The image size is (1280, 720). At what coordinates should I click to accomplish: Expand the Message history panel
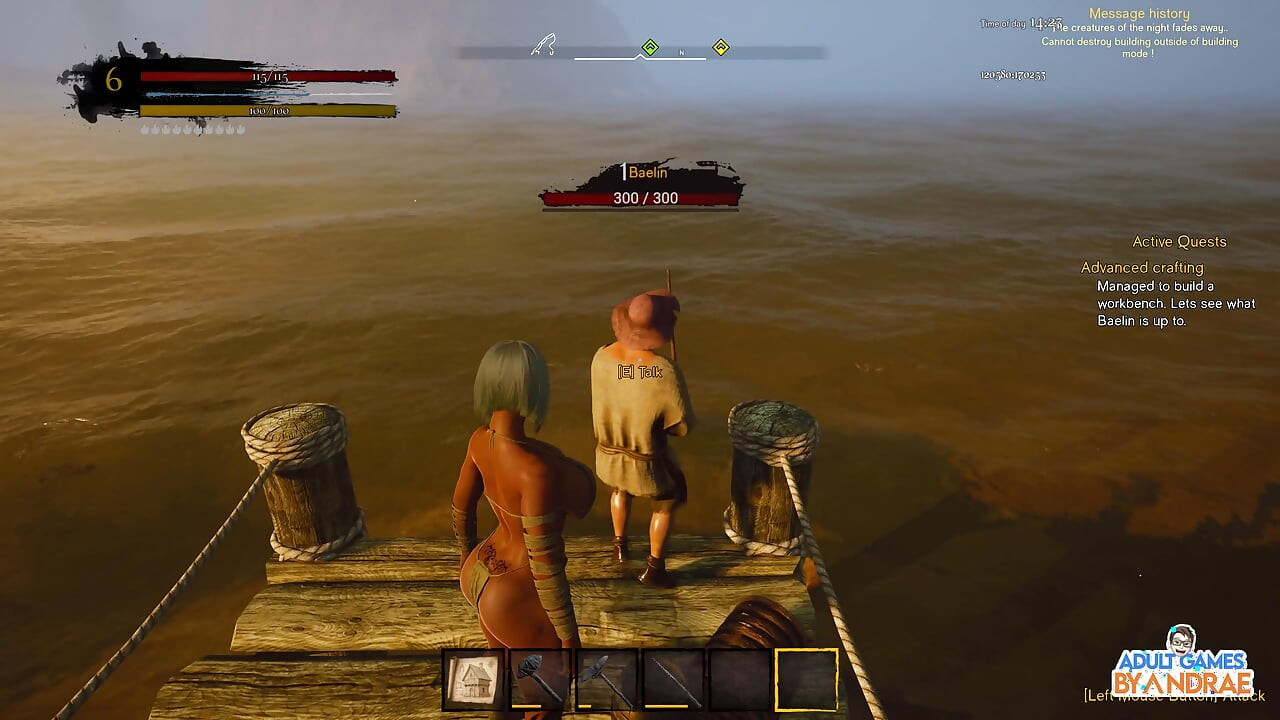point(1138,13)
